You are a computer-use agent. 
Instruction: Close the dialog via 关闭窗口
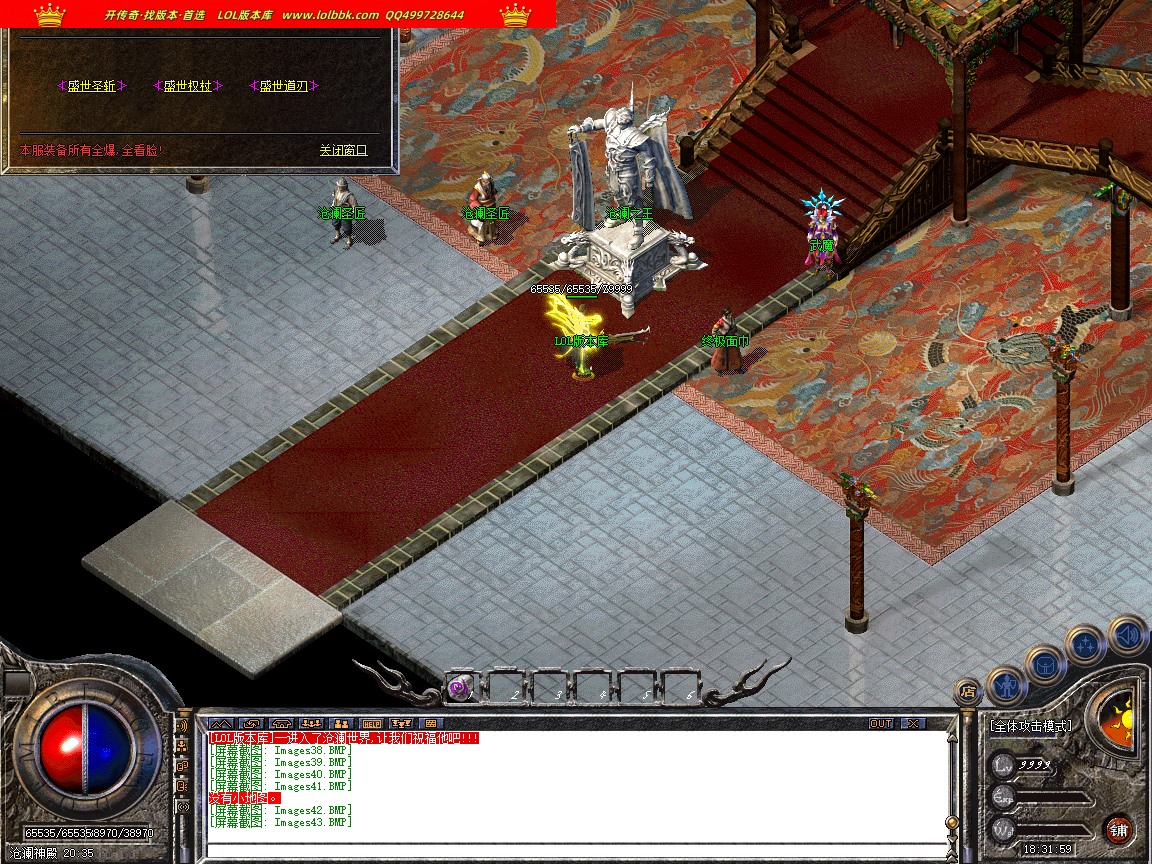coord(343,150)
